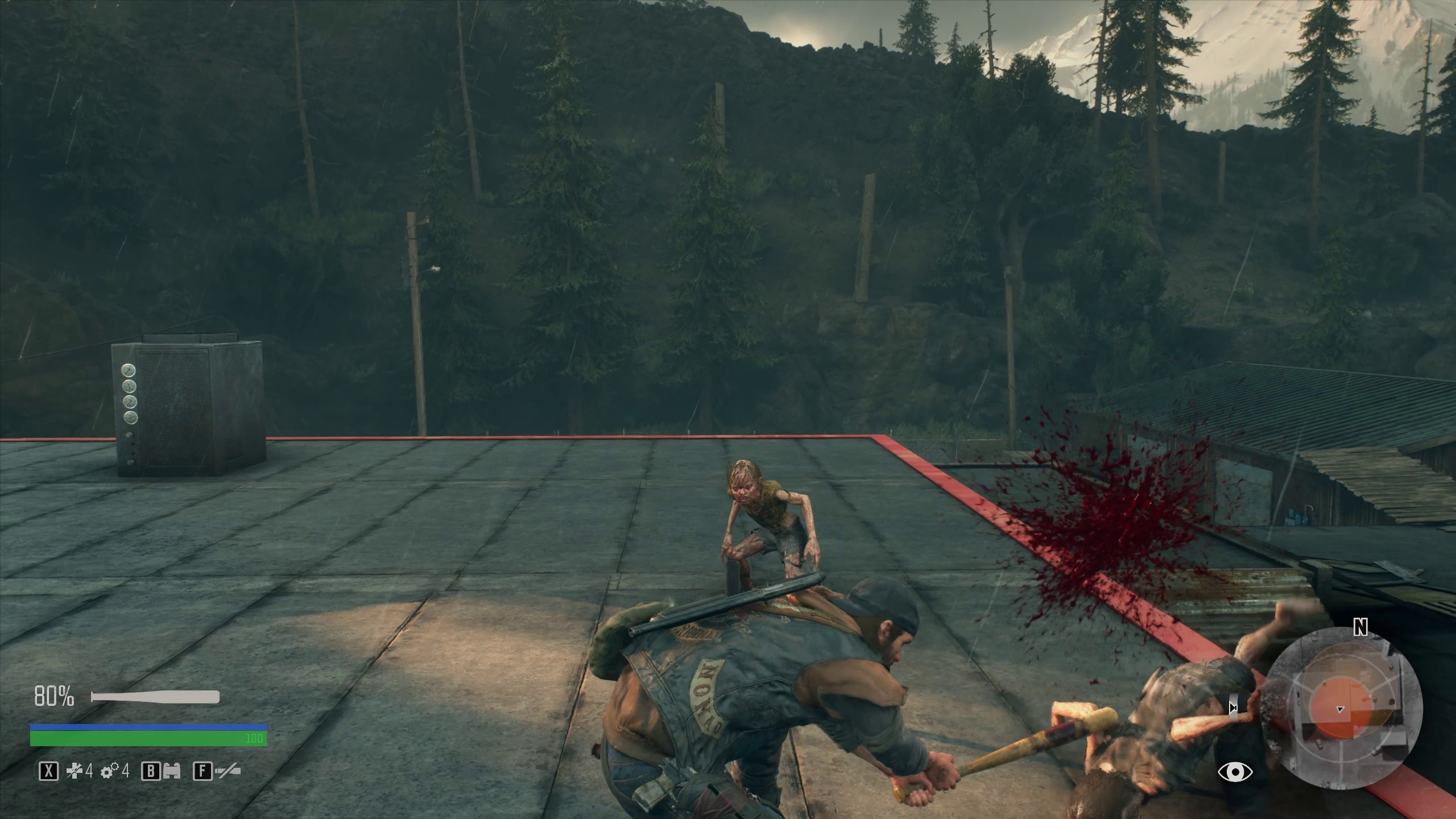This screenshot has width=1456, height=819.
Task: Click the scrap gears icon
Action: [109, 771]
